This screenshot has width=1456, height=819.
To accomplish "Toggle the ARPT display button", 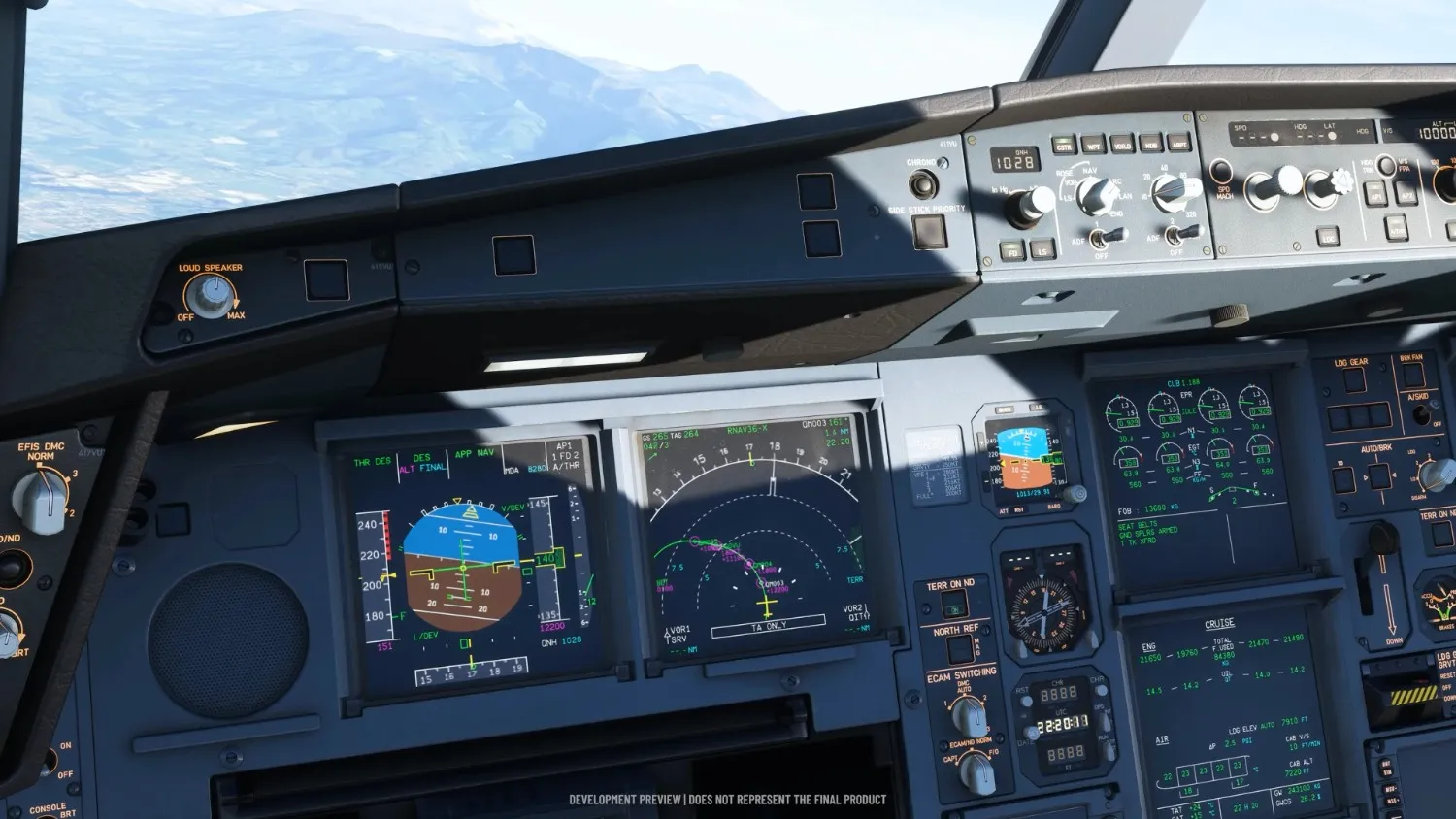I will [1179, 144].
